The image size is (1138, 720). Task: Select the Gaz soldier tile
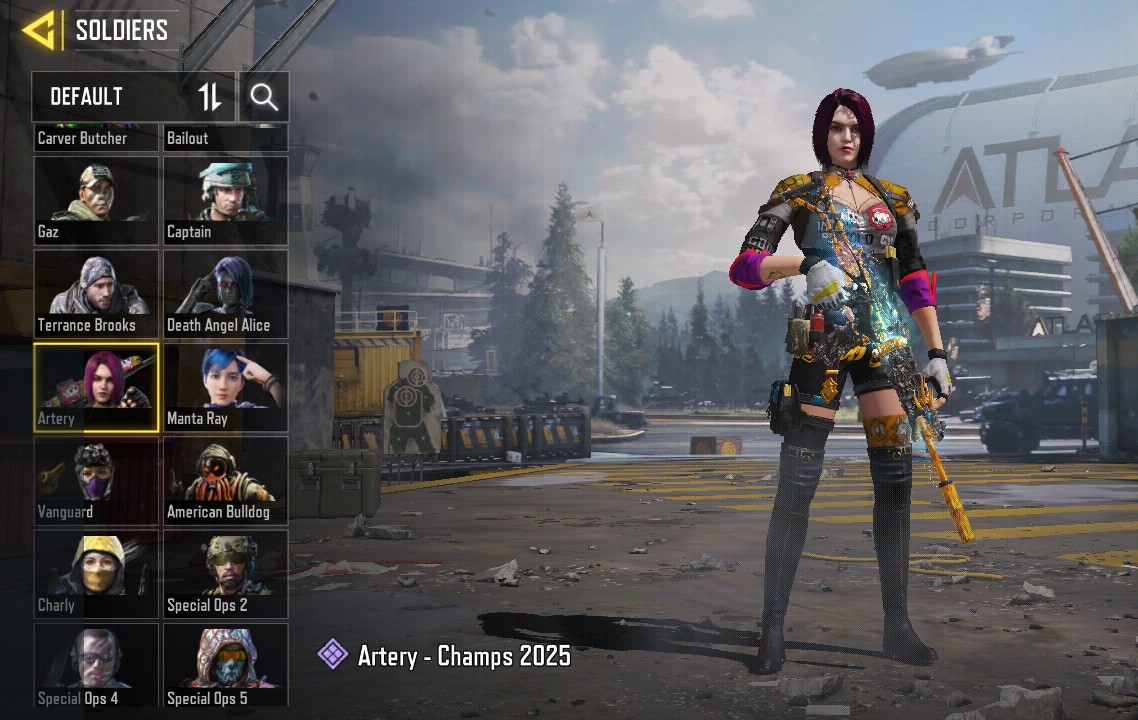point(96,200)
